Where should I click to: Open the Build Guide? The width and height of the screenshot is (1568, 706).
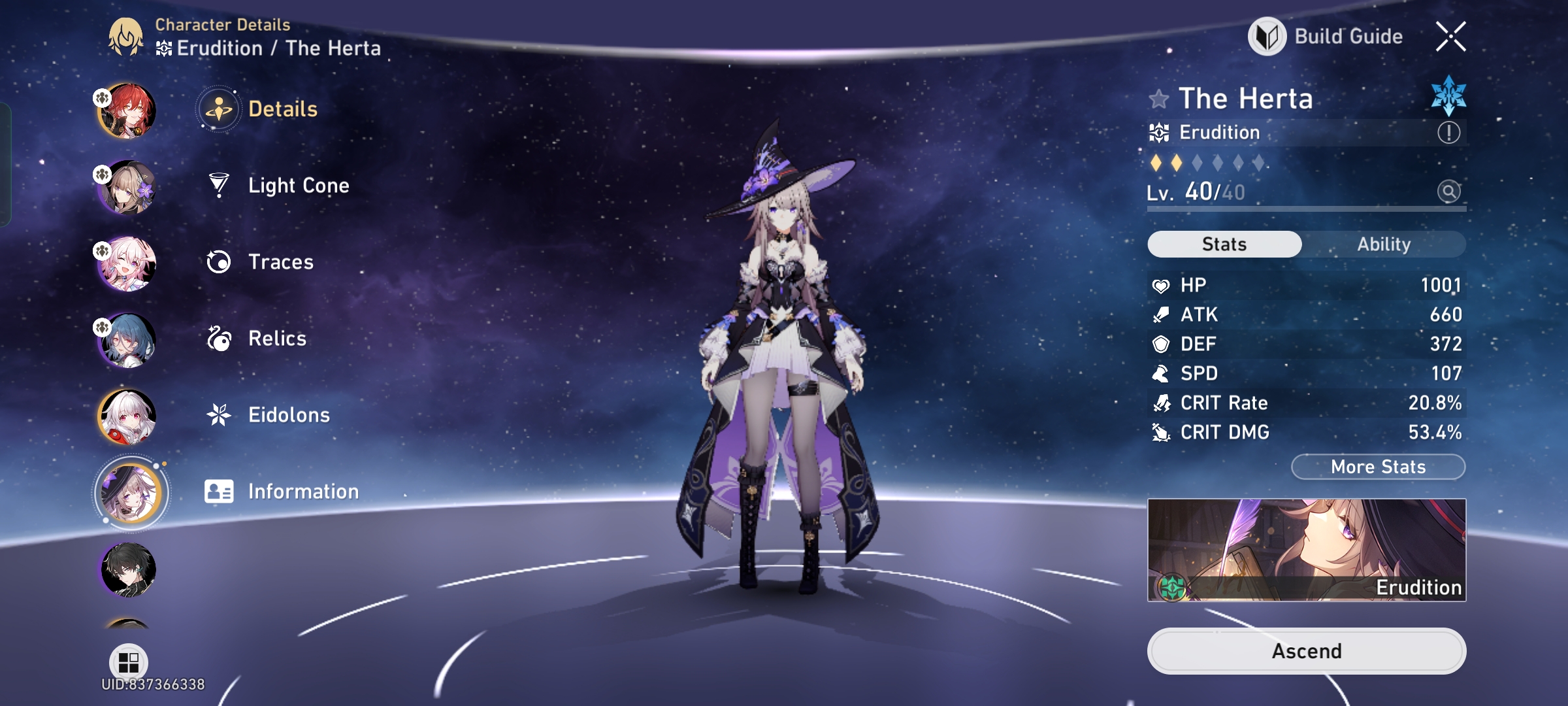click(x=1326, y=36)
